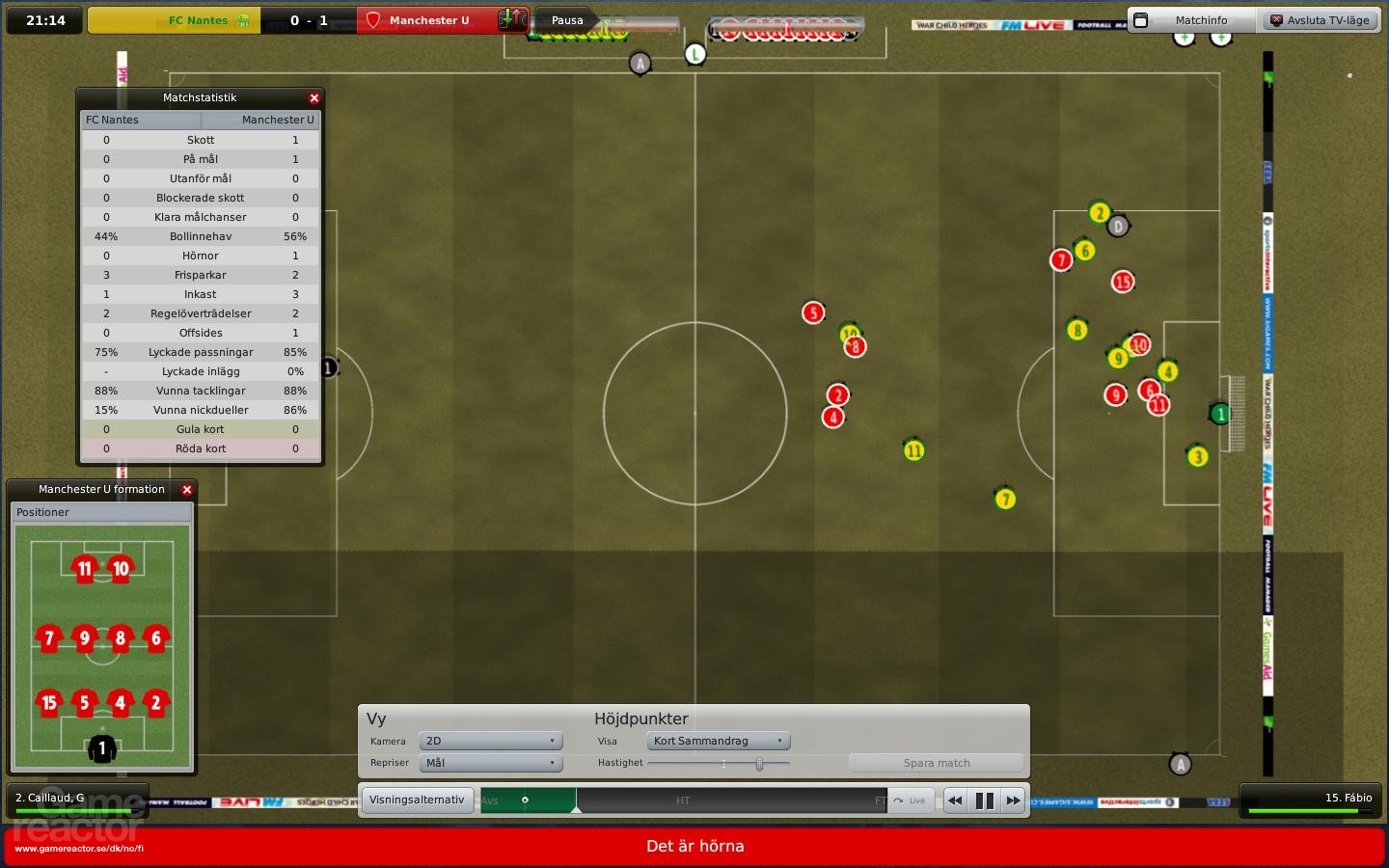This screenshot has width=1389, height=868.
Task: Click the left green plus marker on pitch
Action: [1183, 39]
